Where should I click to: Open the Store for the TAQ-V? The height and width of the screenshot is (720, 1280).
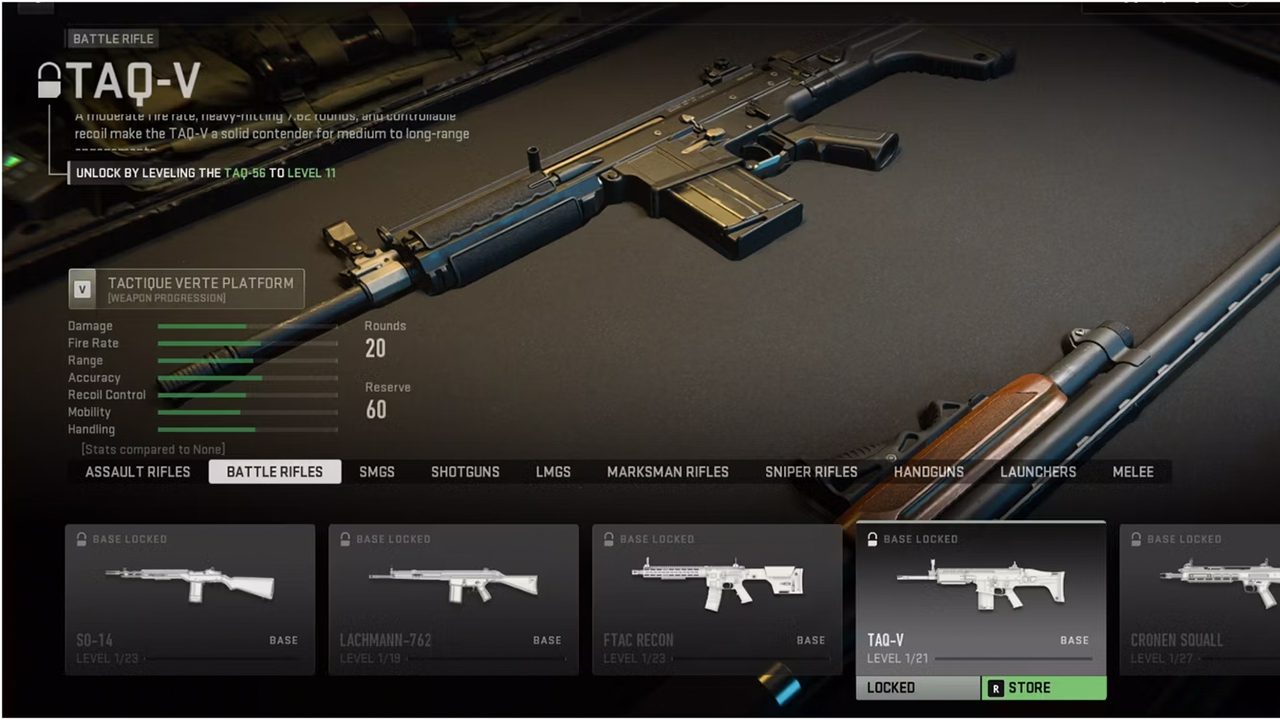click(1044, 688)
